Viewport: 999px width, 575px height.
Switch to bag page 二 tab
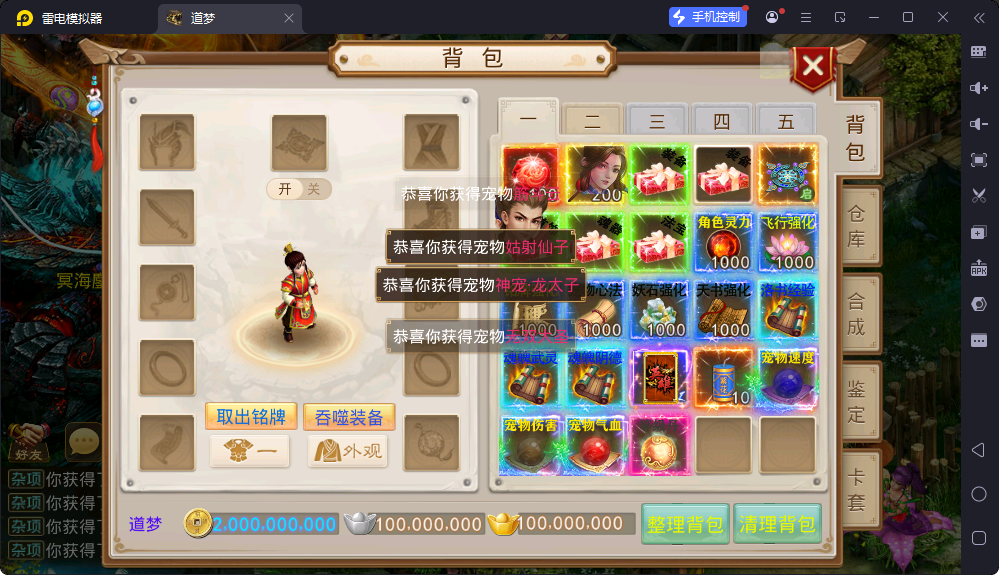click(x=593, y=122)
